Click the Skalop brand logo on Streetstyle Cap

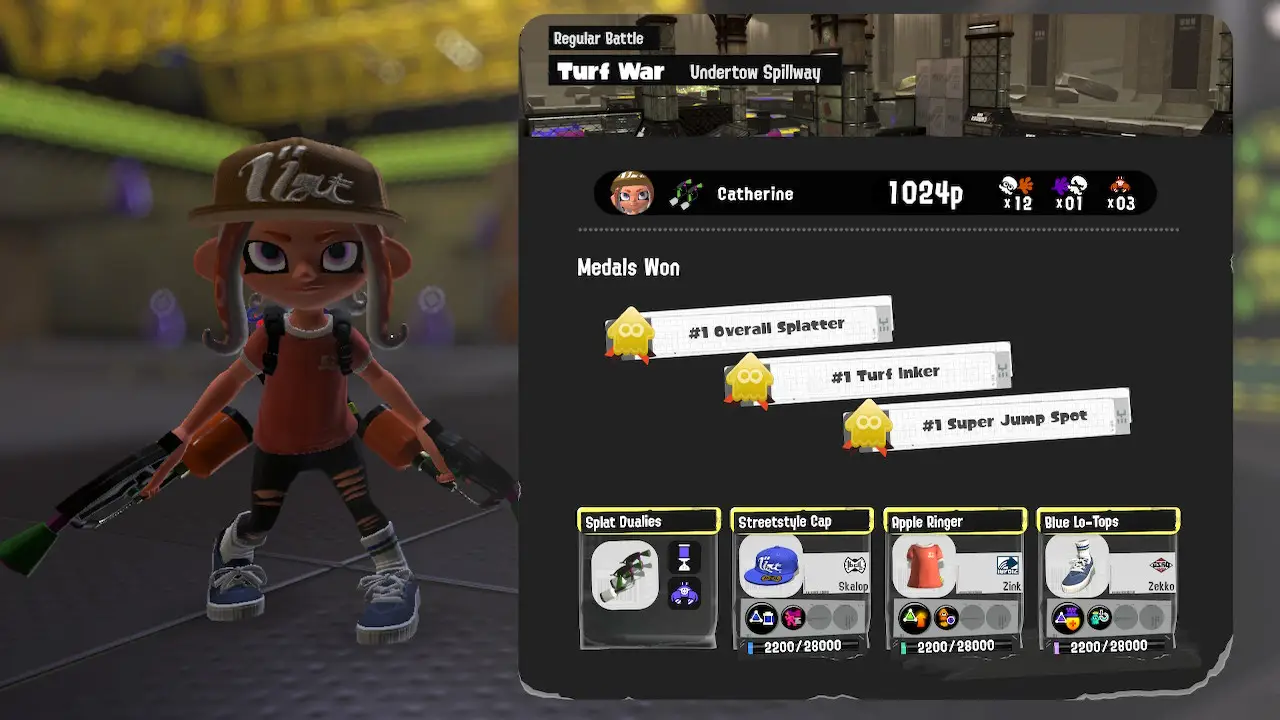coord(855,567)
